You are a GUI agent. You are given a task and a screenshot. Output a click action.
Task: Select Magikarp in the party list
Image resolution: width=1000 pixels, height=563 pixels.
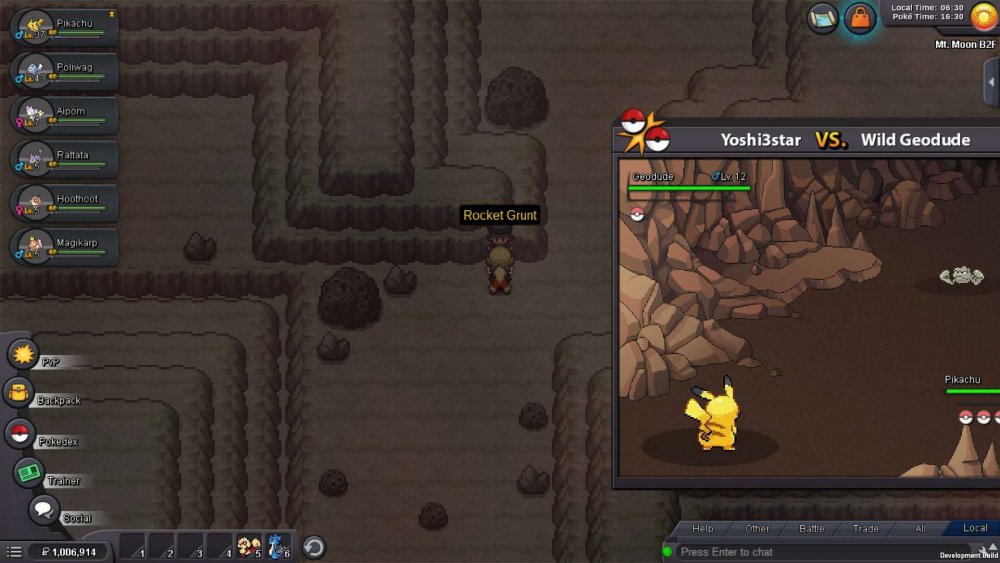[x=64, y=246]
